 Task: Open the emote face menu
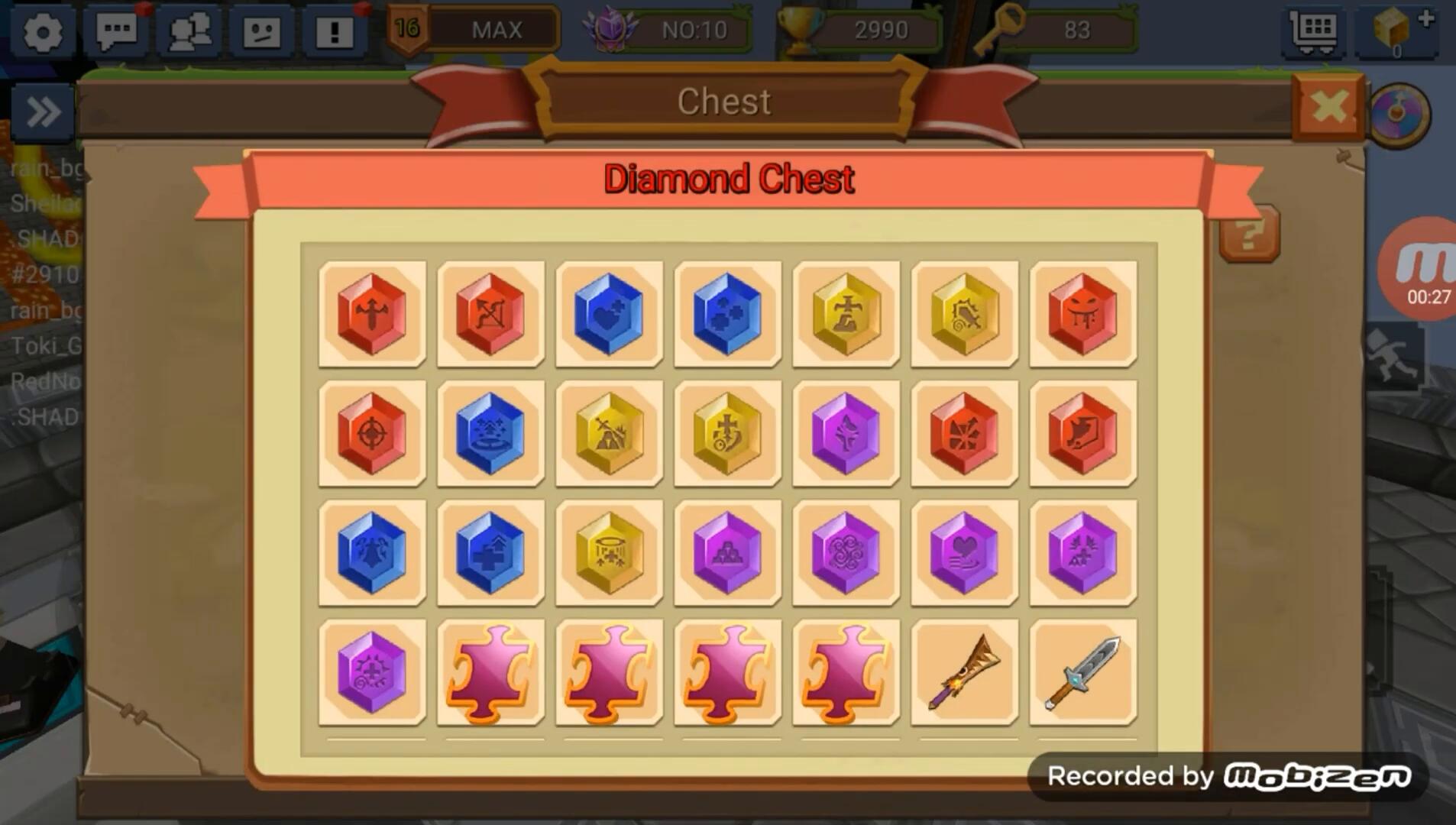click(261, 31)
